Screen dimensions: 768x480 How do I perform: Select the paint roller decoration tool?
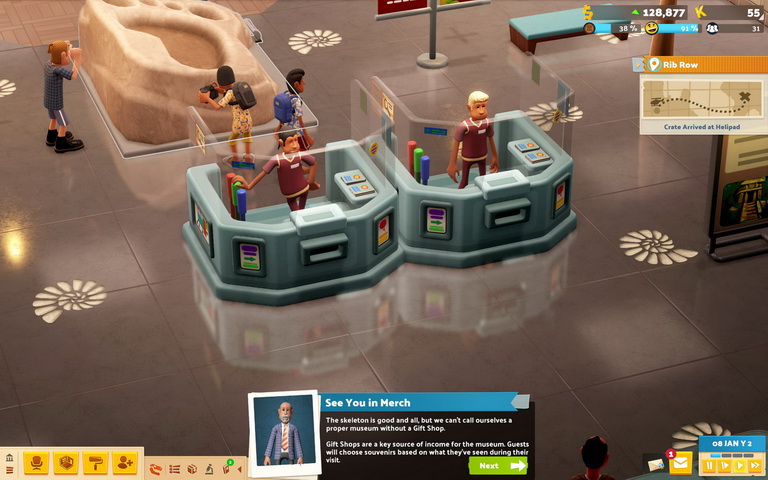point(95,463)
